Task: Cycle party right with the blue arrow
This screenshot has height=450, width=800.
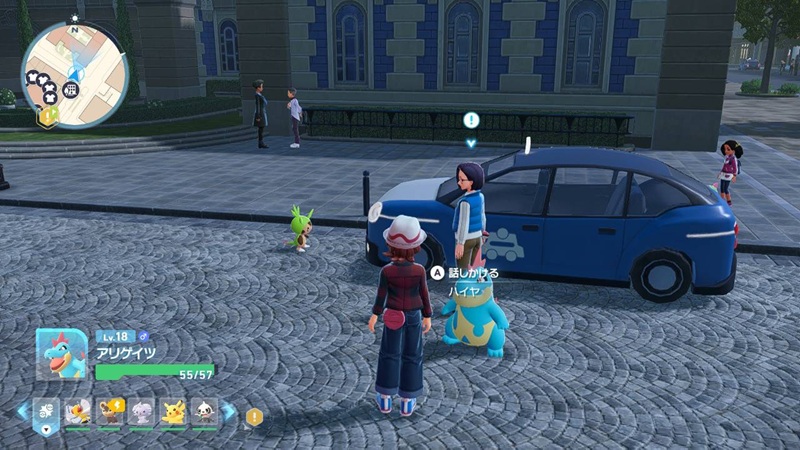Action: click(x=229, y=412)
